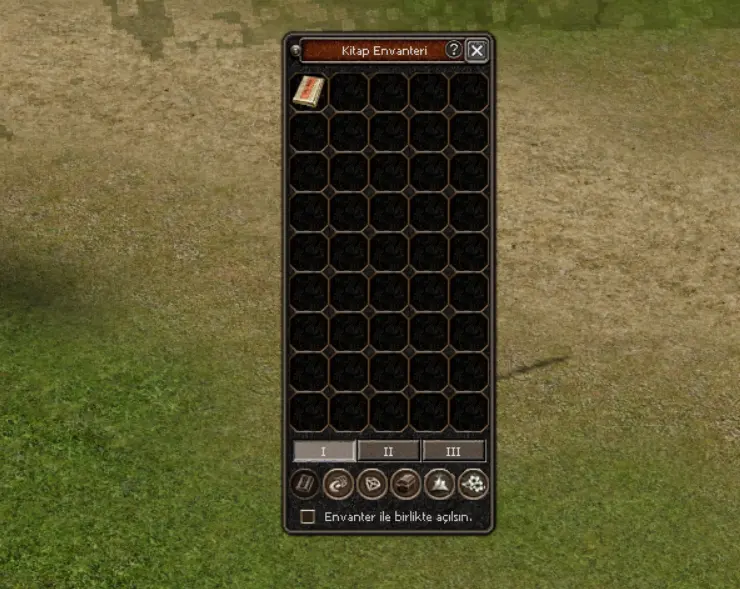Open the question mark help button
740x589 pixels.
coord(454,50)
